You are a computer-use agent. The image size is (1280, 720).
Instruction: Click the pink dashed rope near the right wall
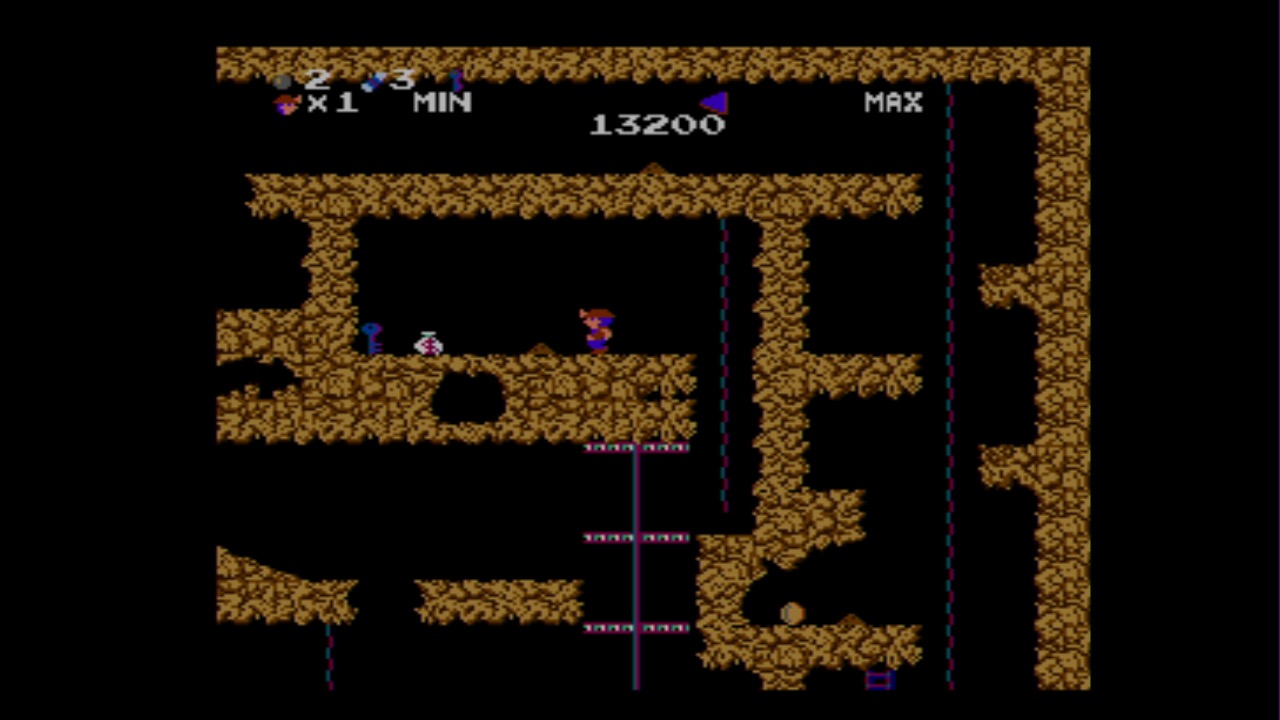[948, 400]
